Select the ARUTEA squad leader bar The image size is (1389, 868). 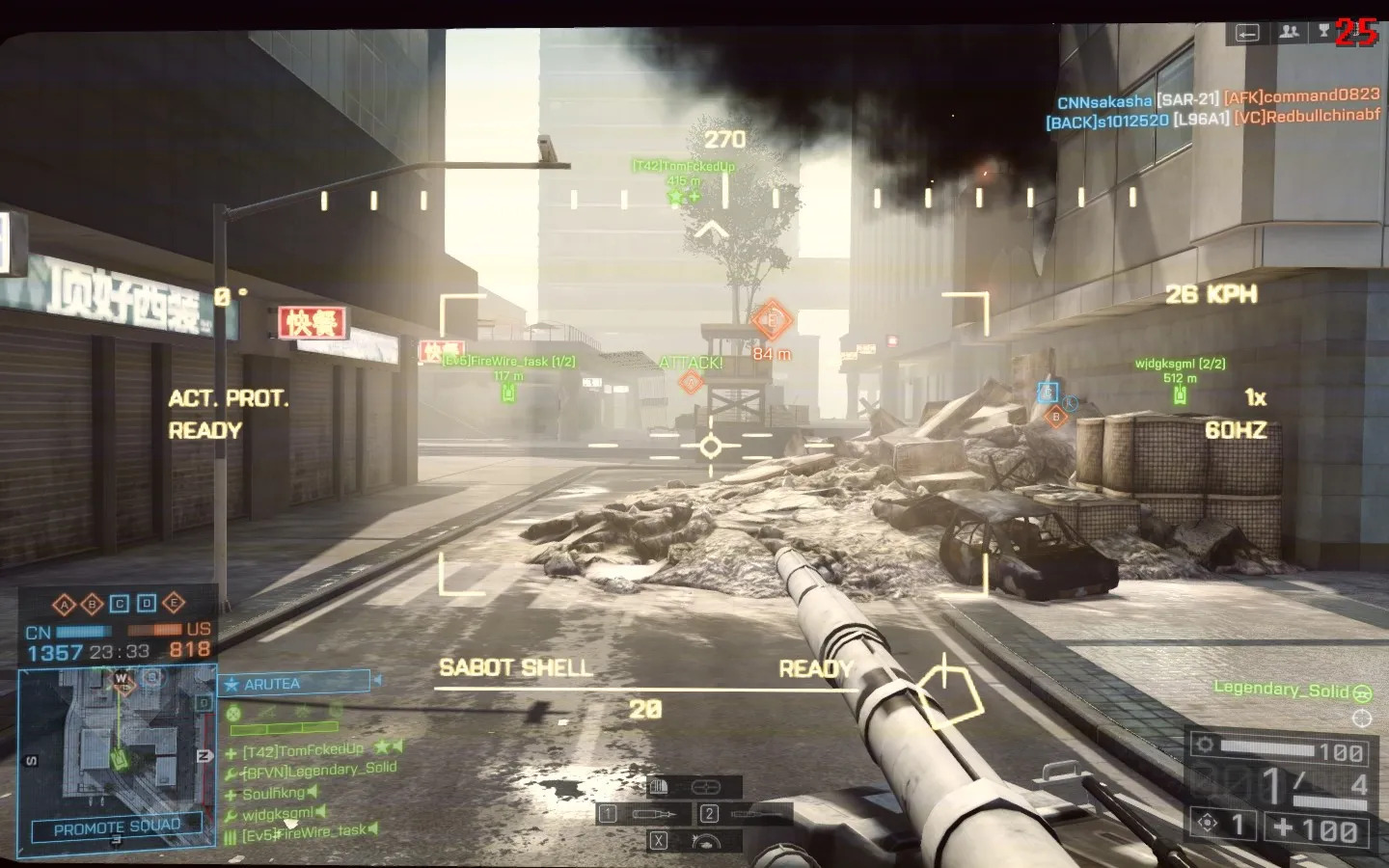[296, 684]
